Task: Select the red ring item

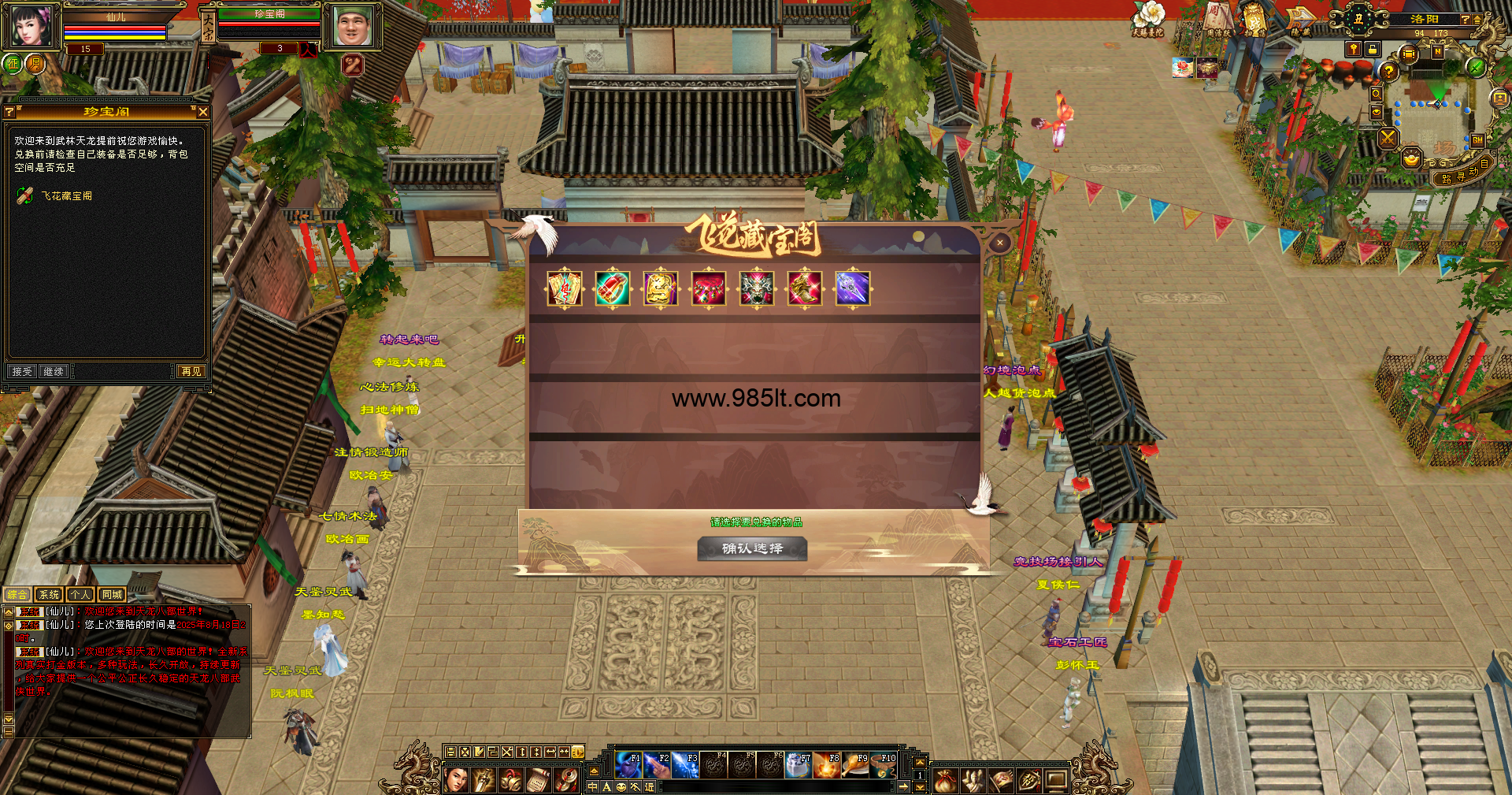Action: [x=613, y=288]
